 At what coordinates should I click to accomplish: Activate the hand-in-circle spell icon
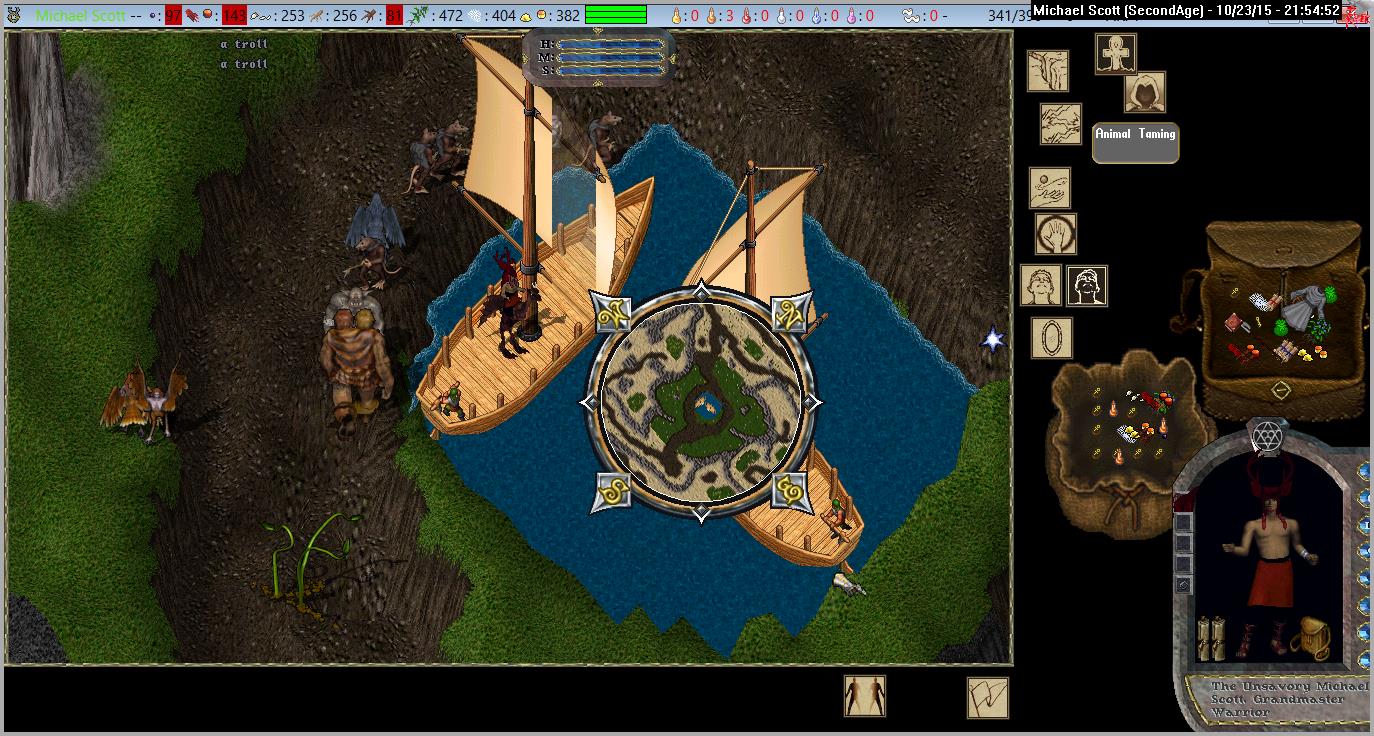coord(1055,234)
